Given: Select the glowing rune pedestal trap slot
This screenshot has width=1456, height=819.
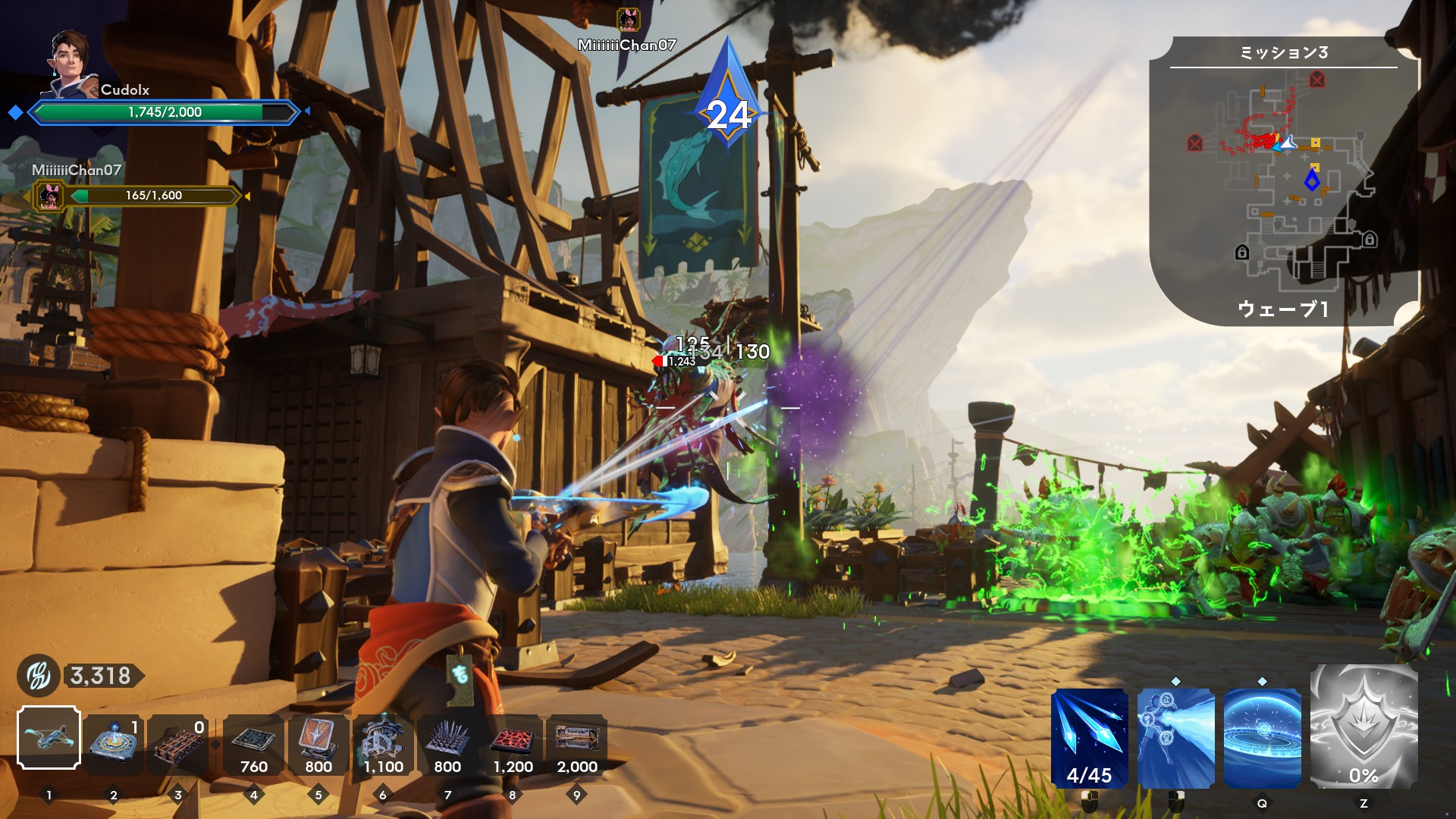Looking at the screenshot, I should [x=114, y=743].
